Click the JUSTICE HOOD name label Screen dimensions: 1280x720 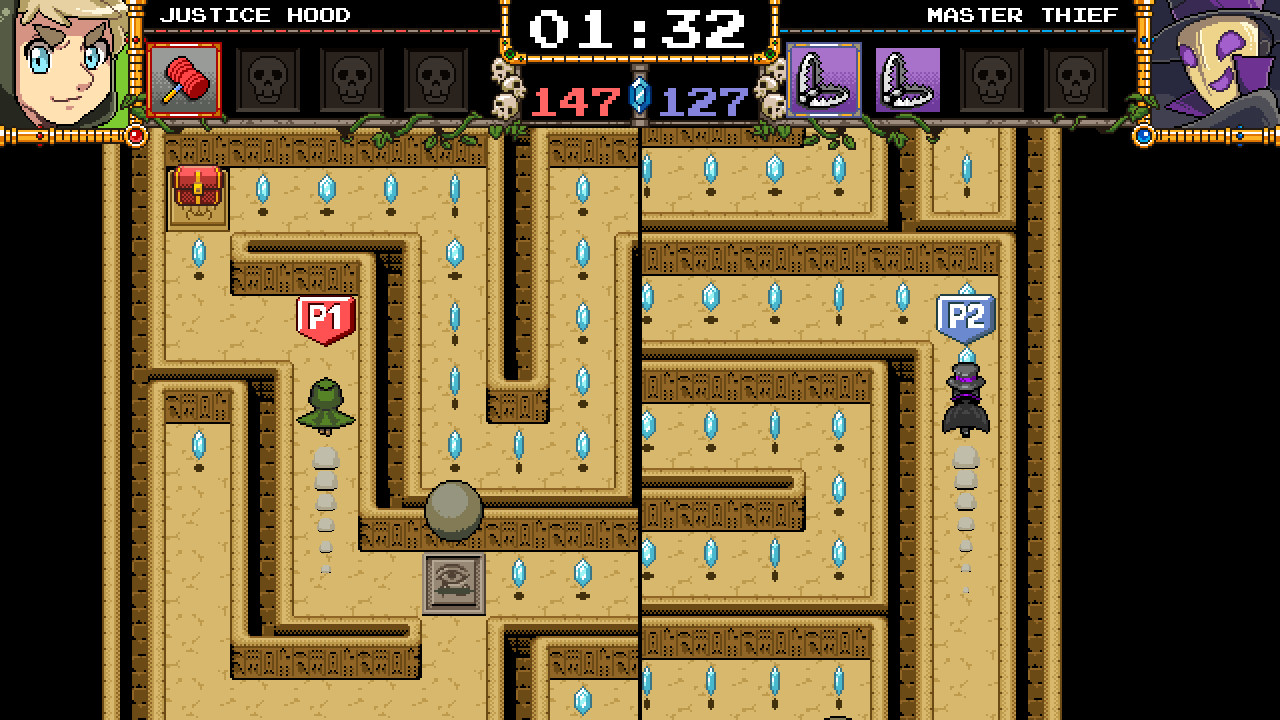coord(254,14)
